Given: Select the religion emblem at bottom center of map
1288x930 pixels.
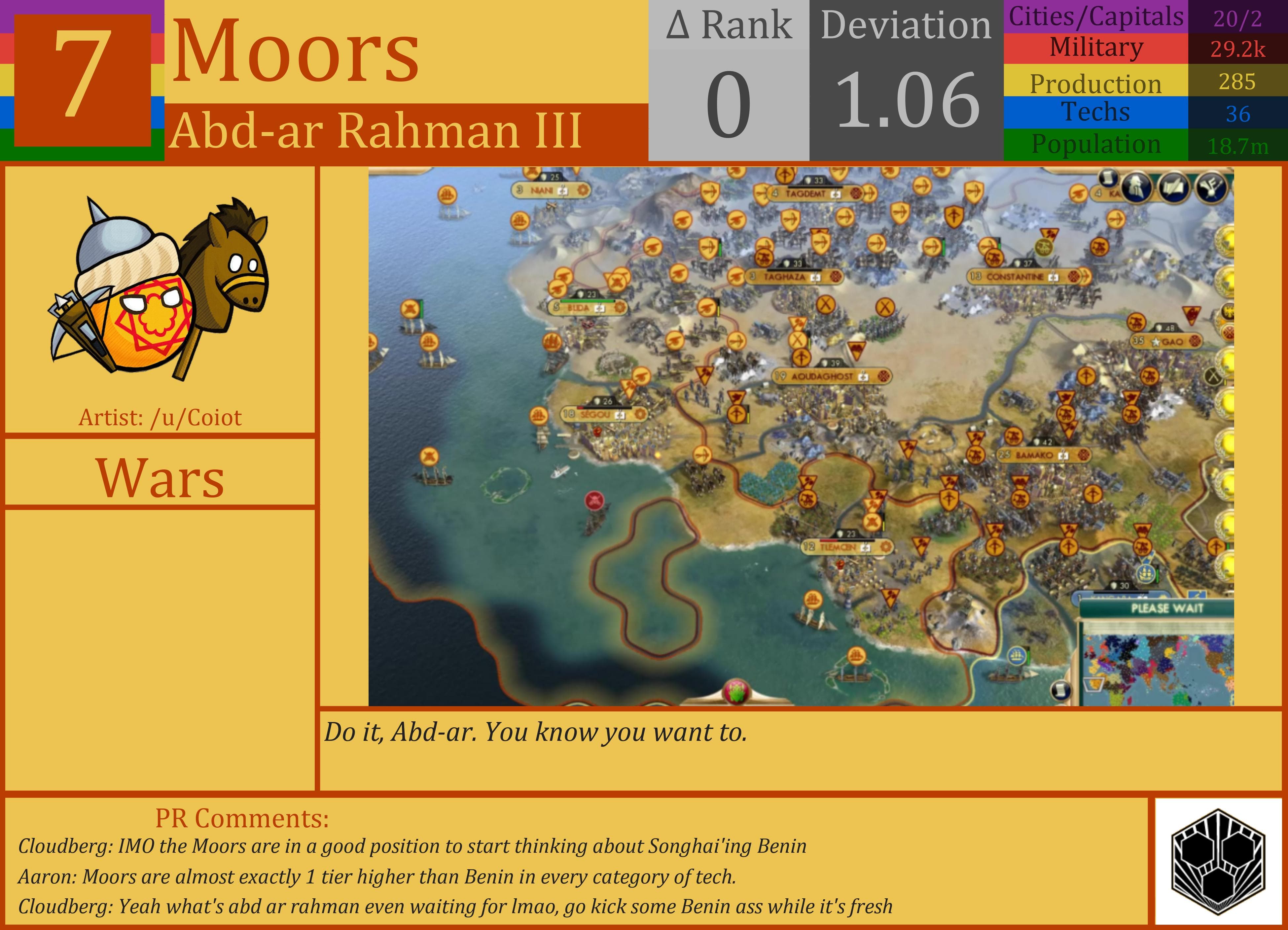Looking at the screenshot, I should click(x=737, y=690).
